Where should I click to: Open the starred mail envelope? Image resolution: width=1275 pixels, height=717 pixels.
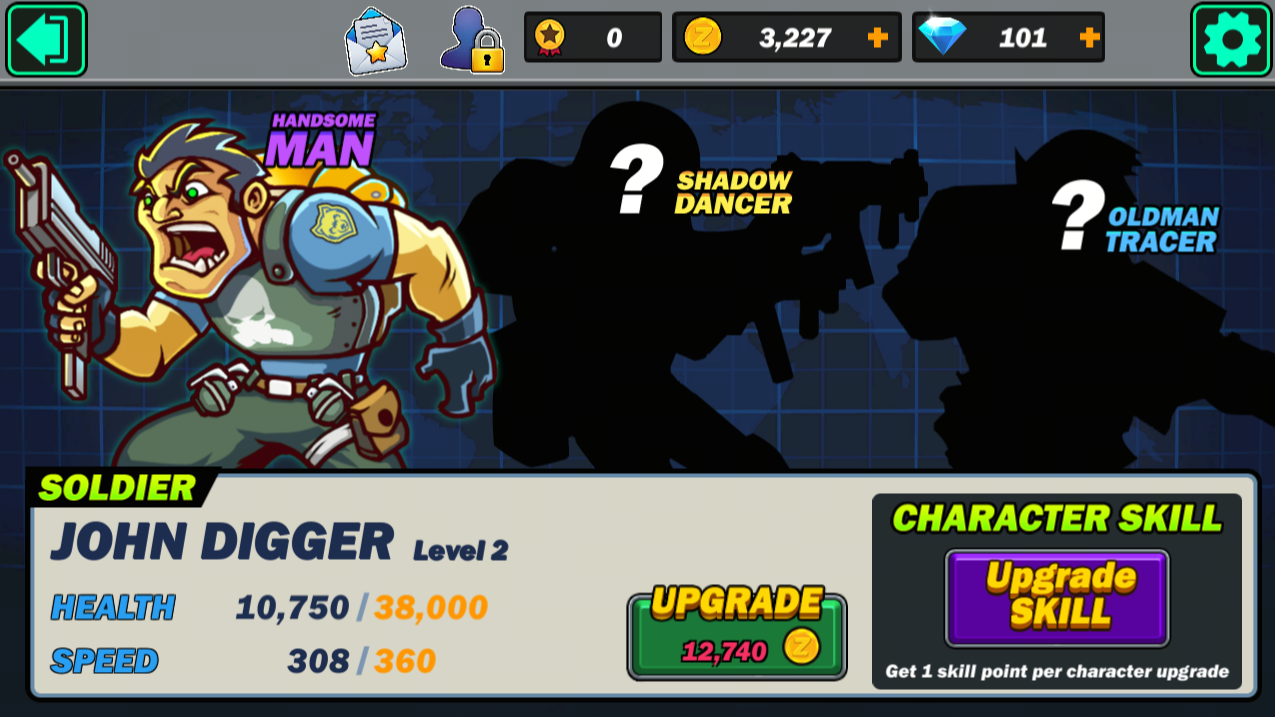pos(376,41)
